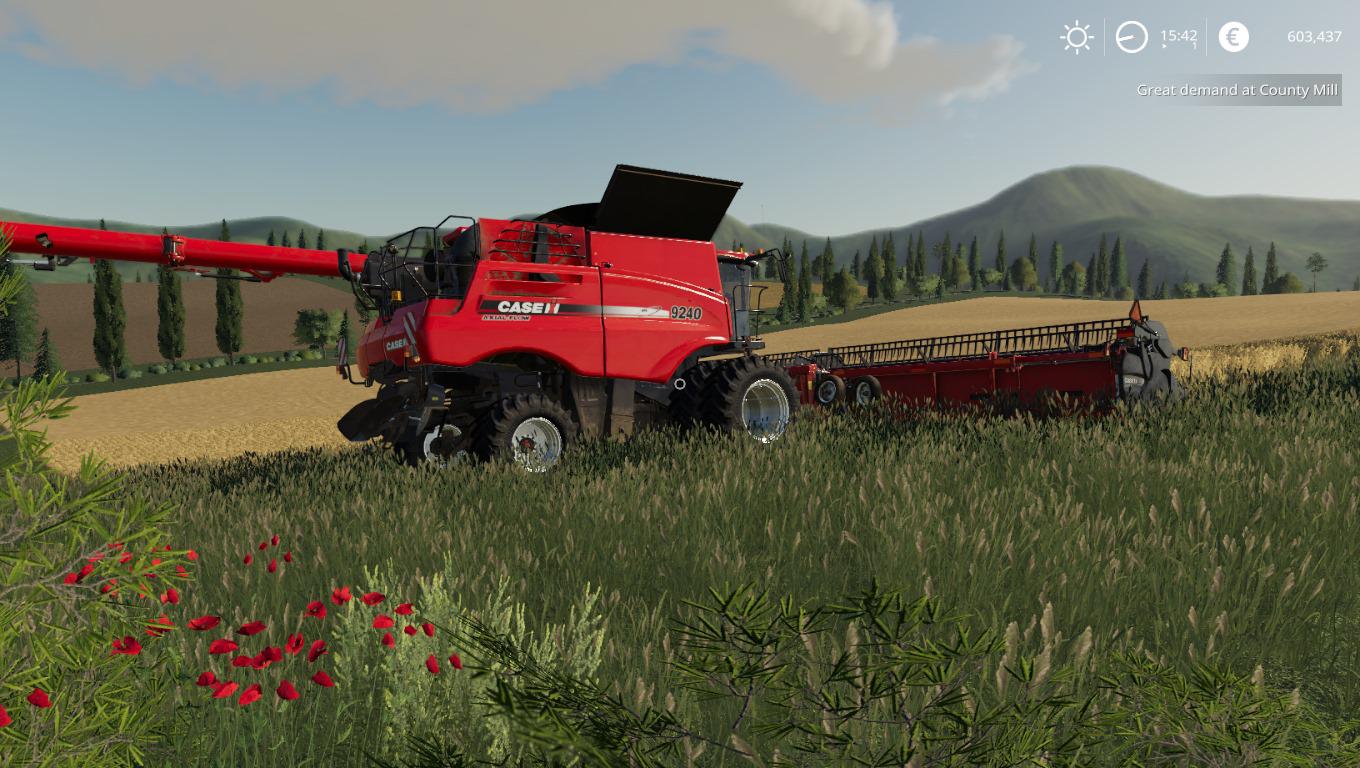
Task: Click the sun weather icon
Action: 1077,37
